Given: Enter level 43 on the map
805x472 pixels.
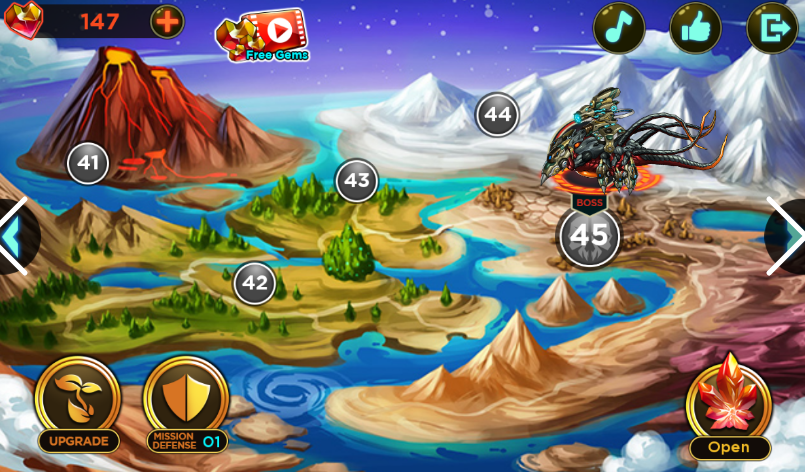Looking at the screenshot, I should (x=357, y=181).
